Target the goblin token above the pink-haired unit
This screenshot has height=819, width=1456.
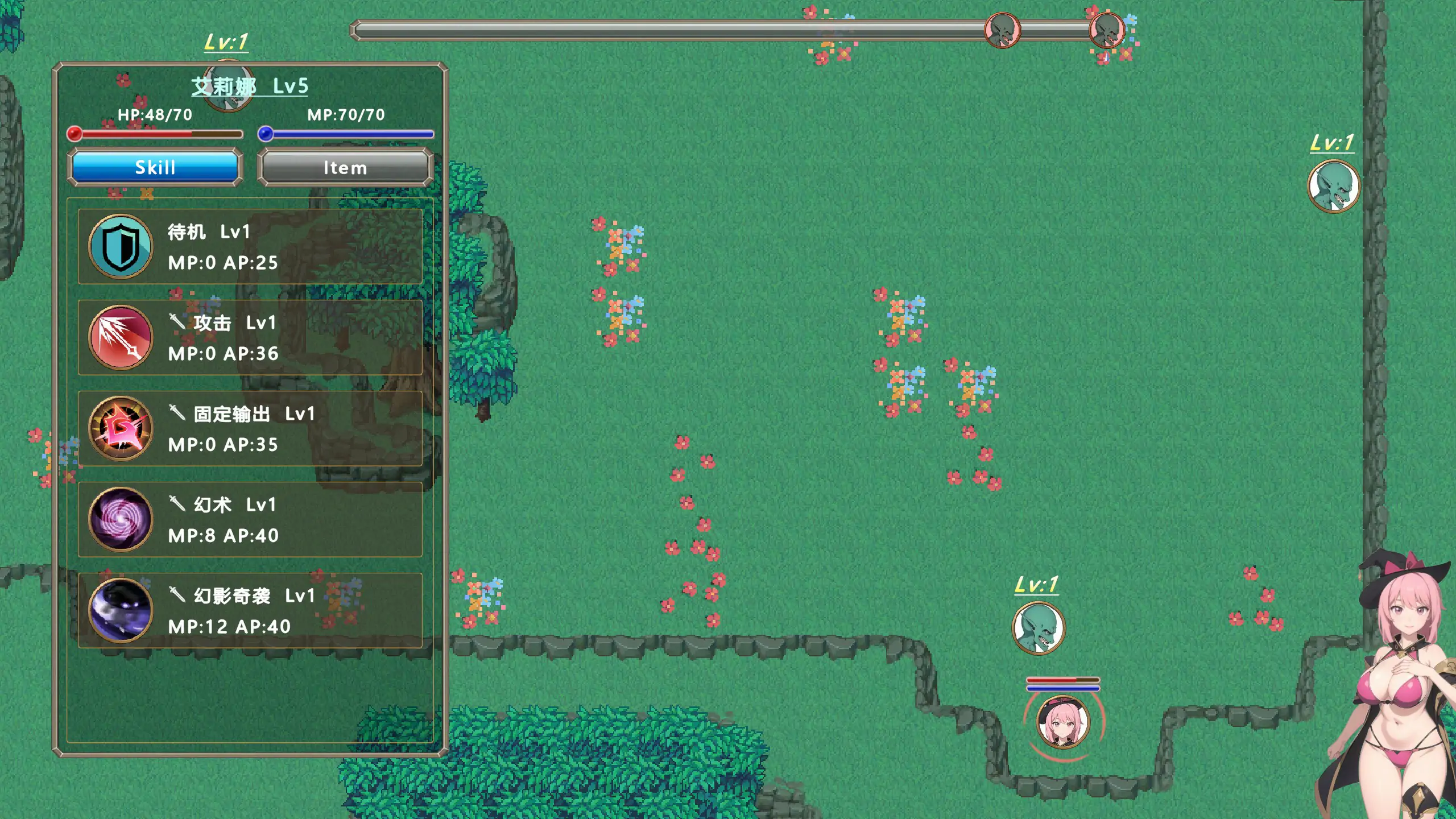point(1039,628)
